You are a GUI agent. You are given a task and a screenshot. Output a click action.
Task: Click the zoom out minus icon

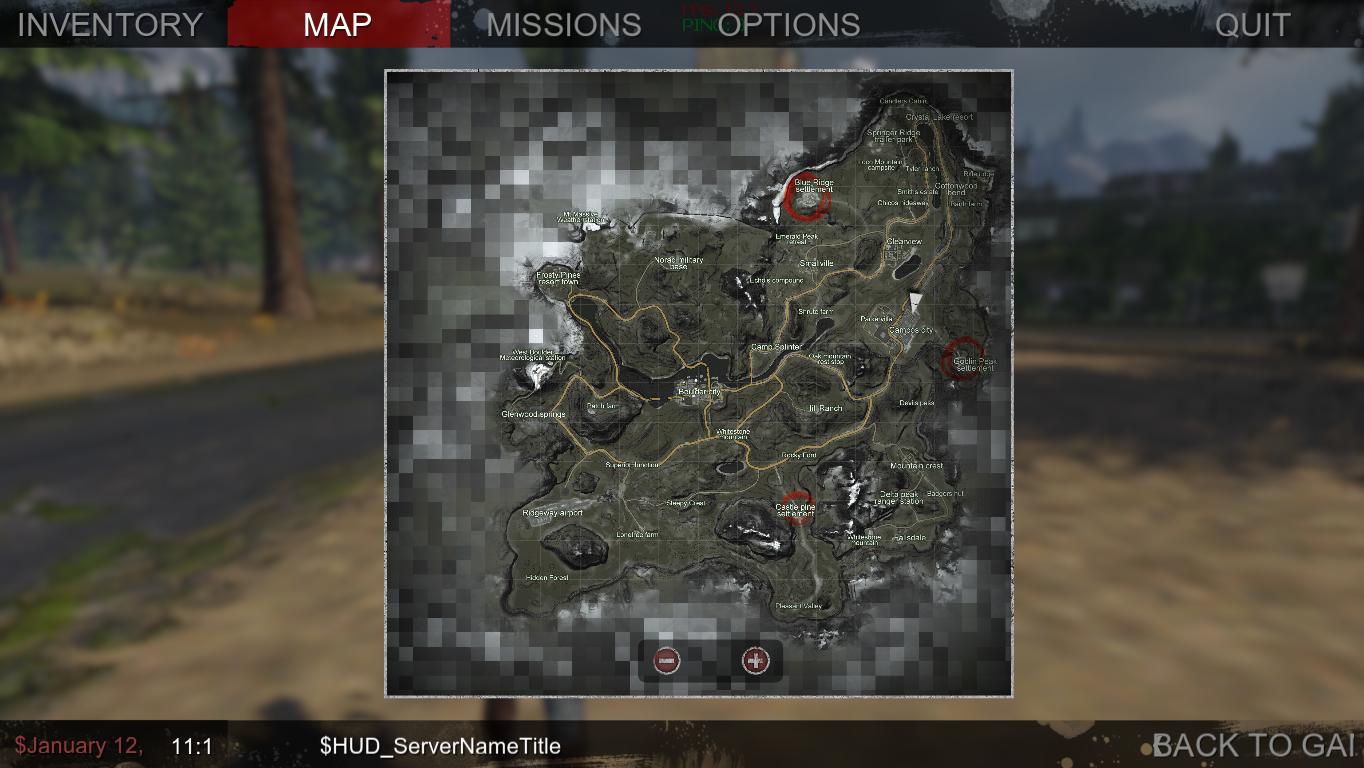[x=668, y=661]
